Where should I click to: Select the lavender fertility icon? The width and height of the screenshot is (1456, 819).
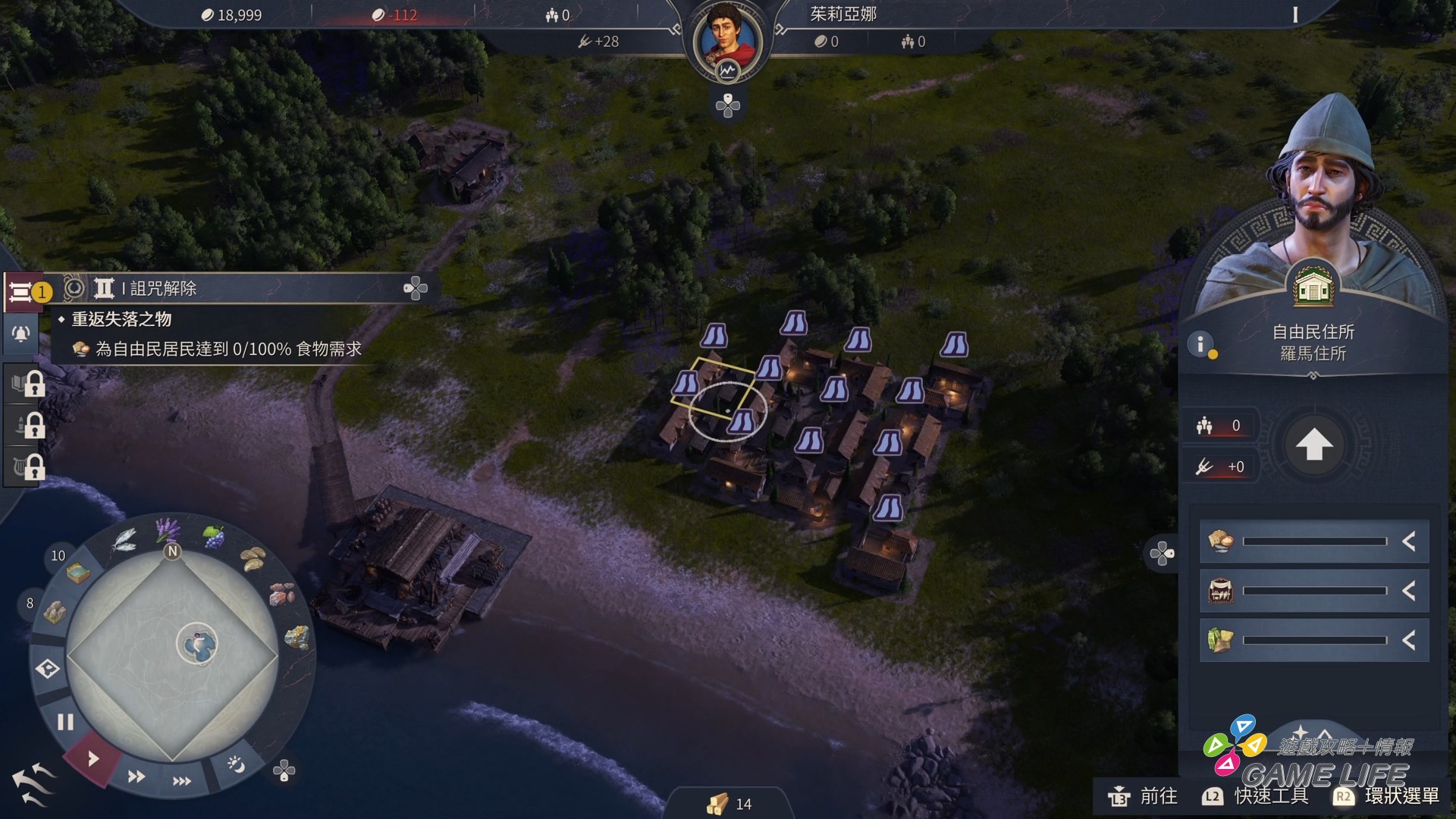pos(167,528)
